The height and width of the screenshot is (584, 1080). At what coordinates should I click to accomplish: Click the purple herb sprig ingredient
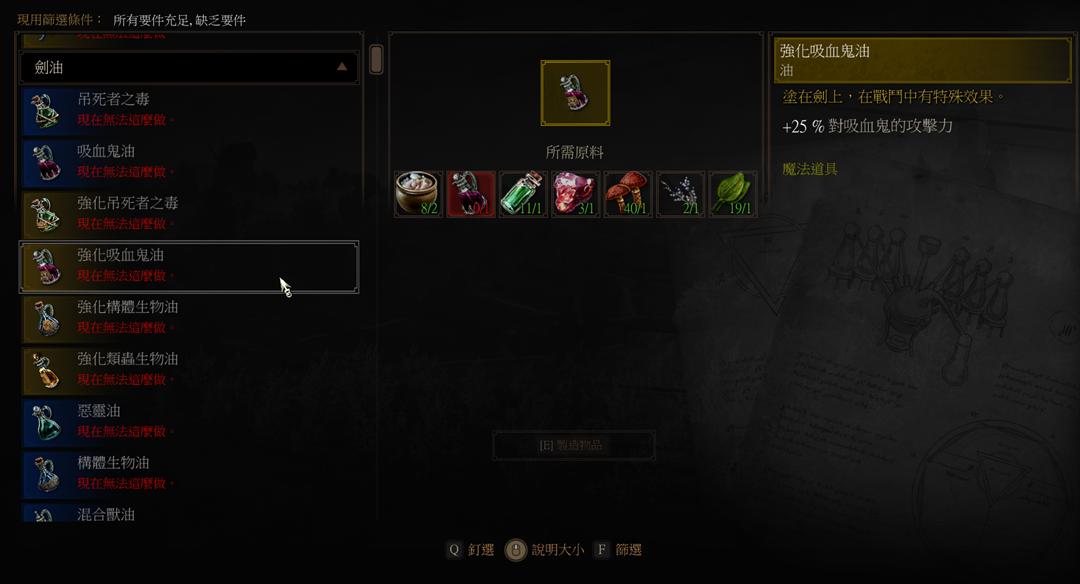pos(680,194)
